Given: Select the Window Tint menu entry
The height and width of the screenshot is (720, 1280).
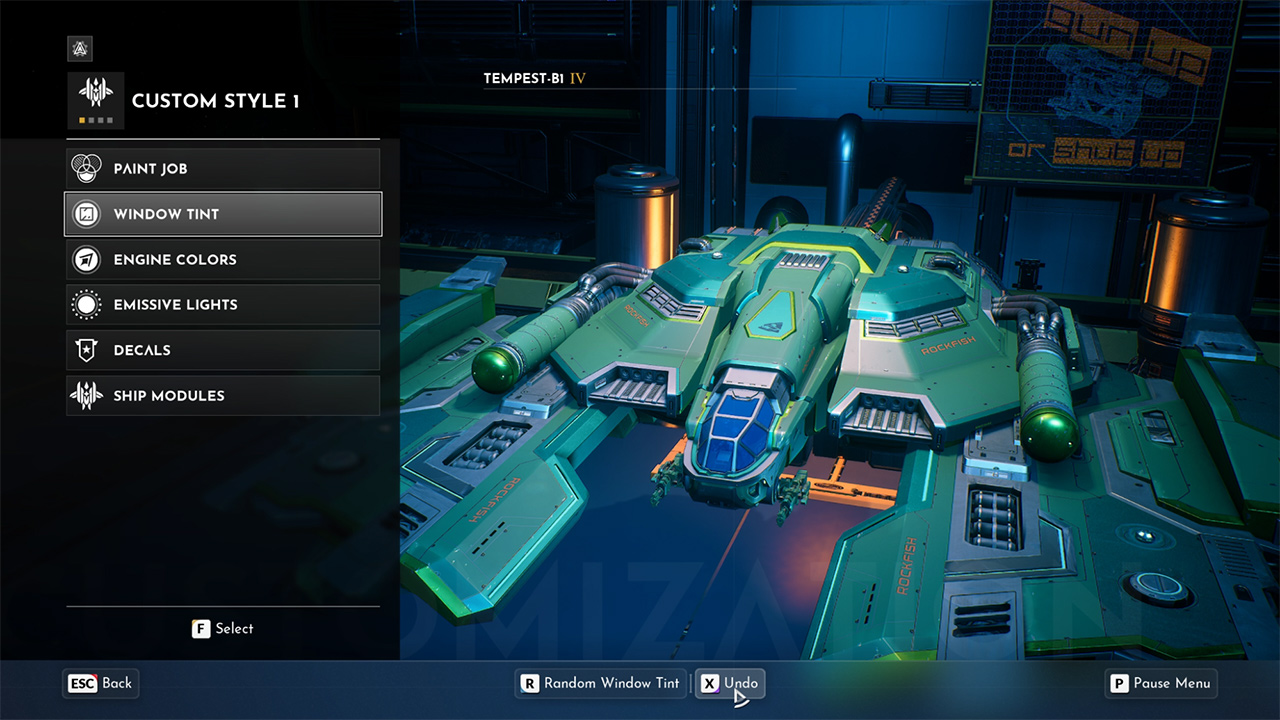Looking at the screenshot, I should [x=223, y=214].
